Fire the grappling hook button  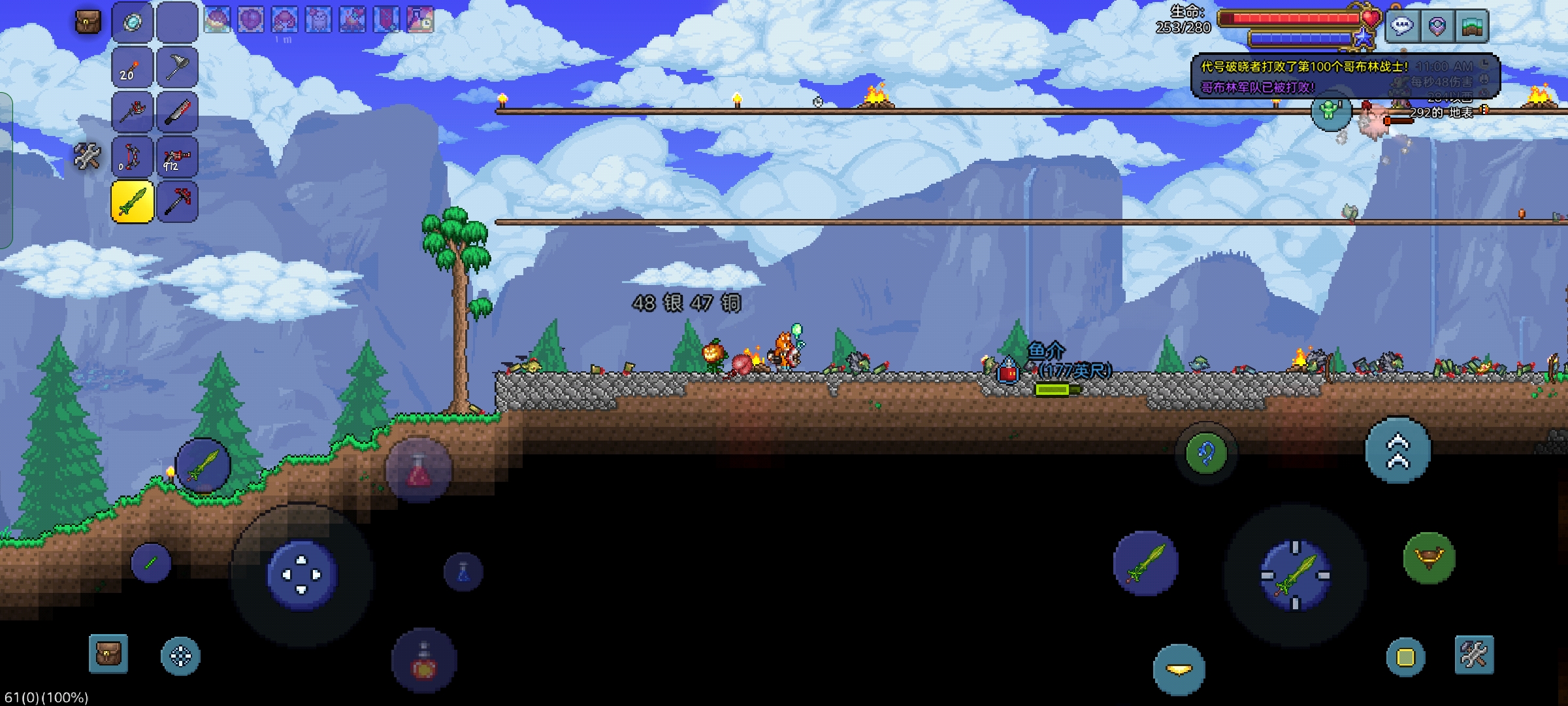pos(1206,453)
